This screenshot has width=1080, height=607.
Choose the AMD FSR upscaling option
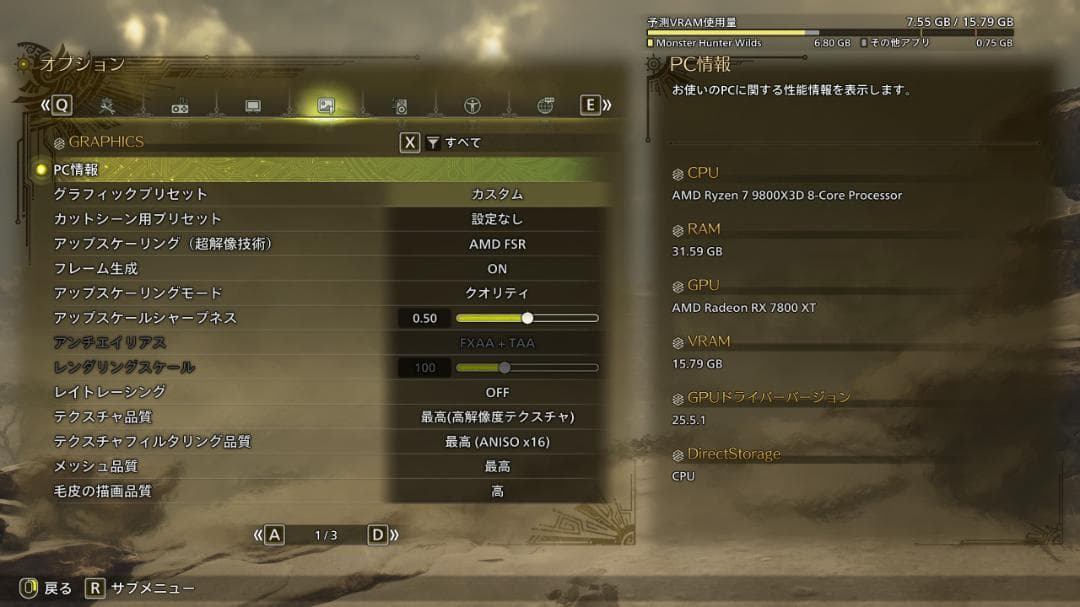497,244
